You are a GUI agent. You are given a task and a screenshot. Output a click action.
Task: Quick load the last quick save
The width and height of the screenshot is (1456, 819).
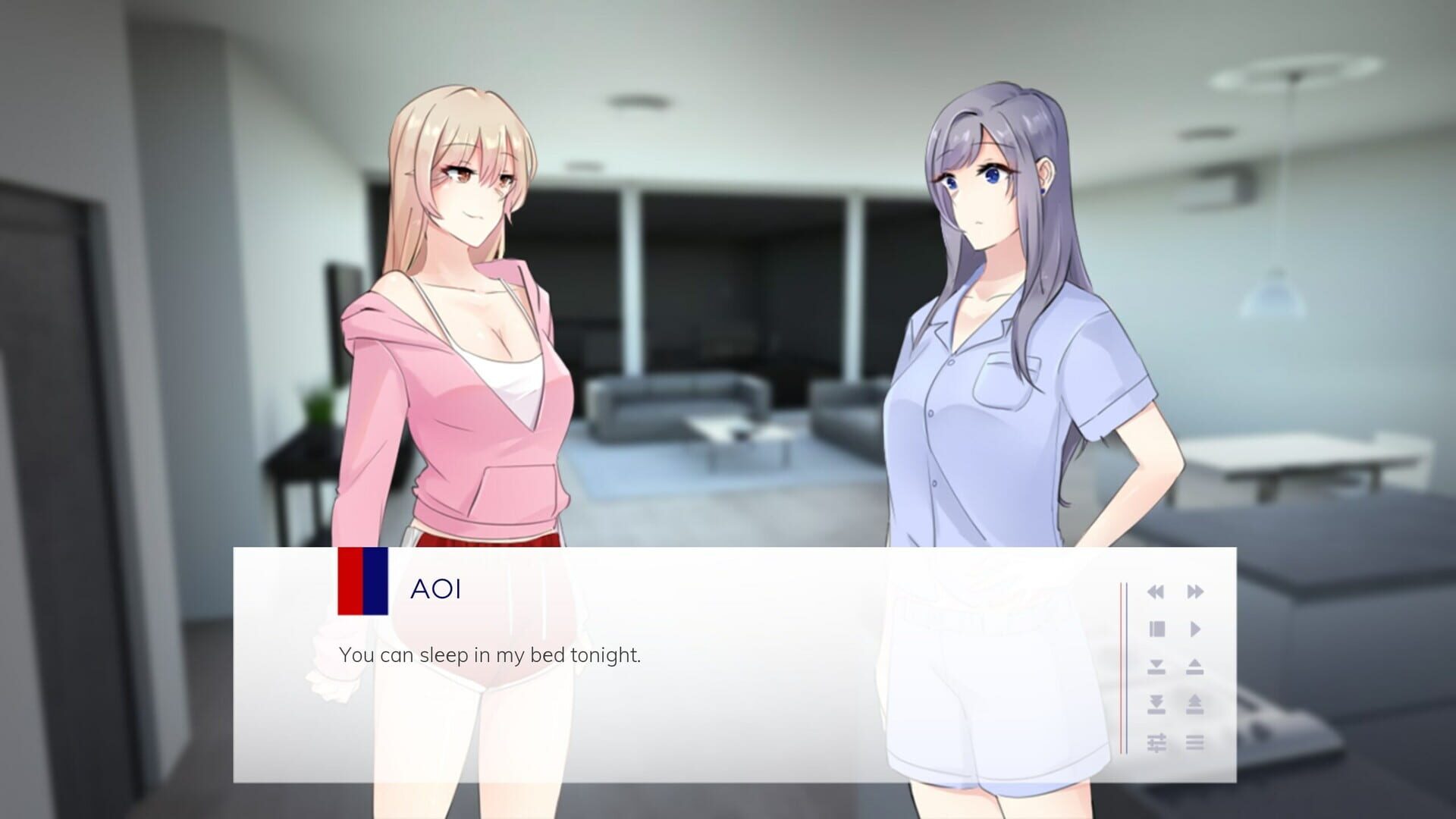click(x=1197, y=703)
